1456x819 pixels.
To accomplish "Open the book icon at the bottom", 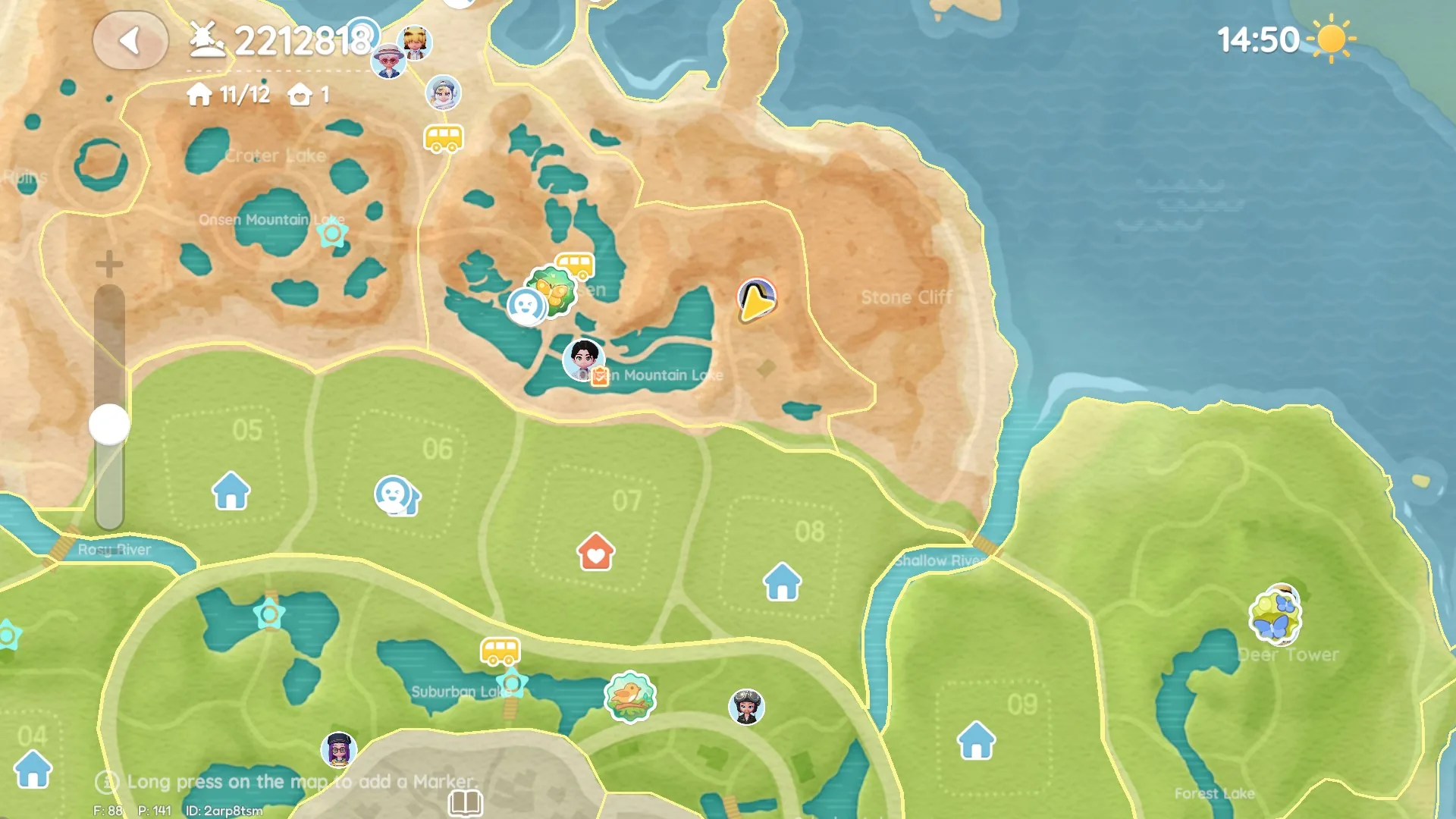I will point(465,802).
